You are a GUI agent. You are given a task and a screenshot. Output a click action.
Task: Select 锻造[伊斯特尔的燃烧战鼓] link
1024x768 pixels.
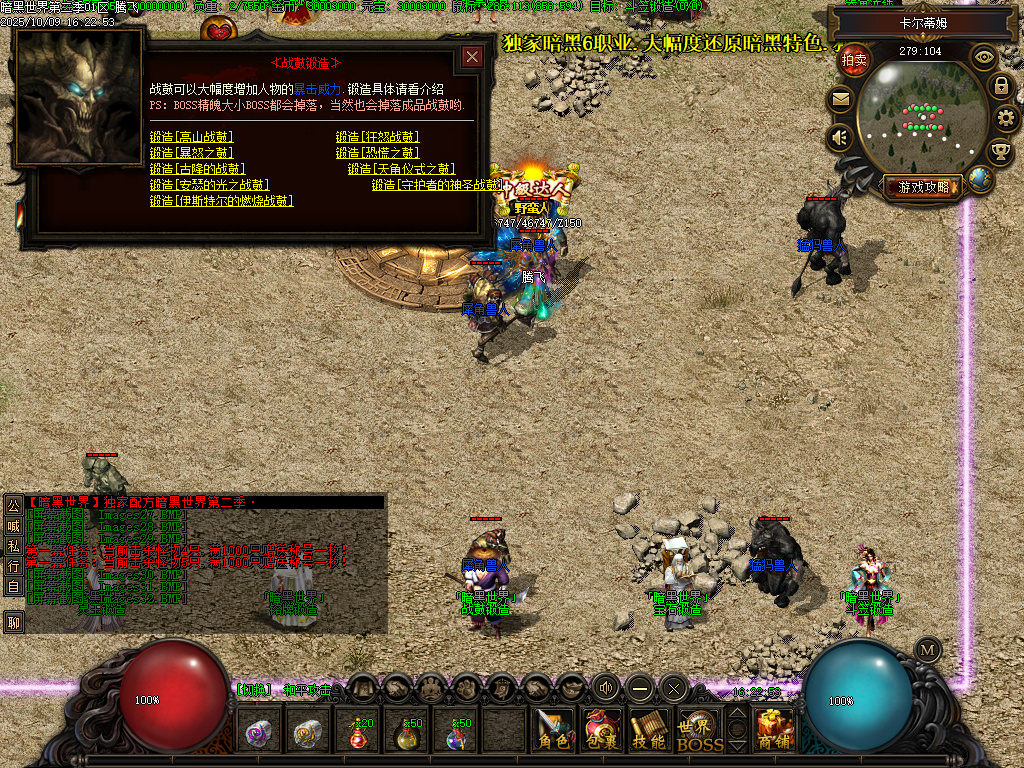click(221, 201)
